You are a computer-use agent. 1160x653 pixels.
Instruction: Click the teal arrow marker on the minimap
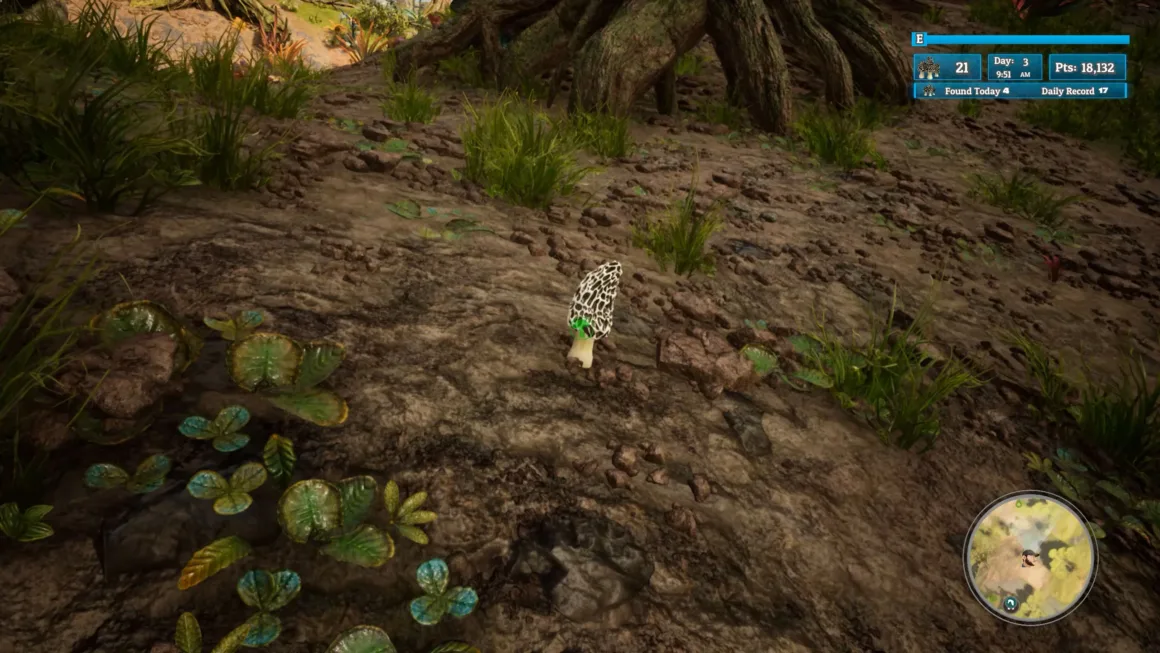(x=1011, y=605)
